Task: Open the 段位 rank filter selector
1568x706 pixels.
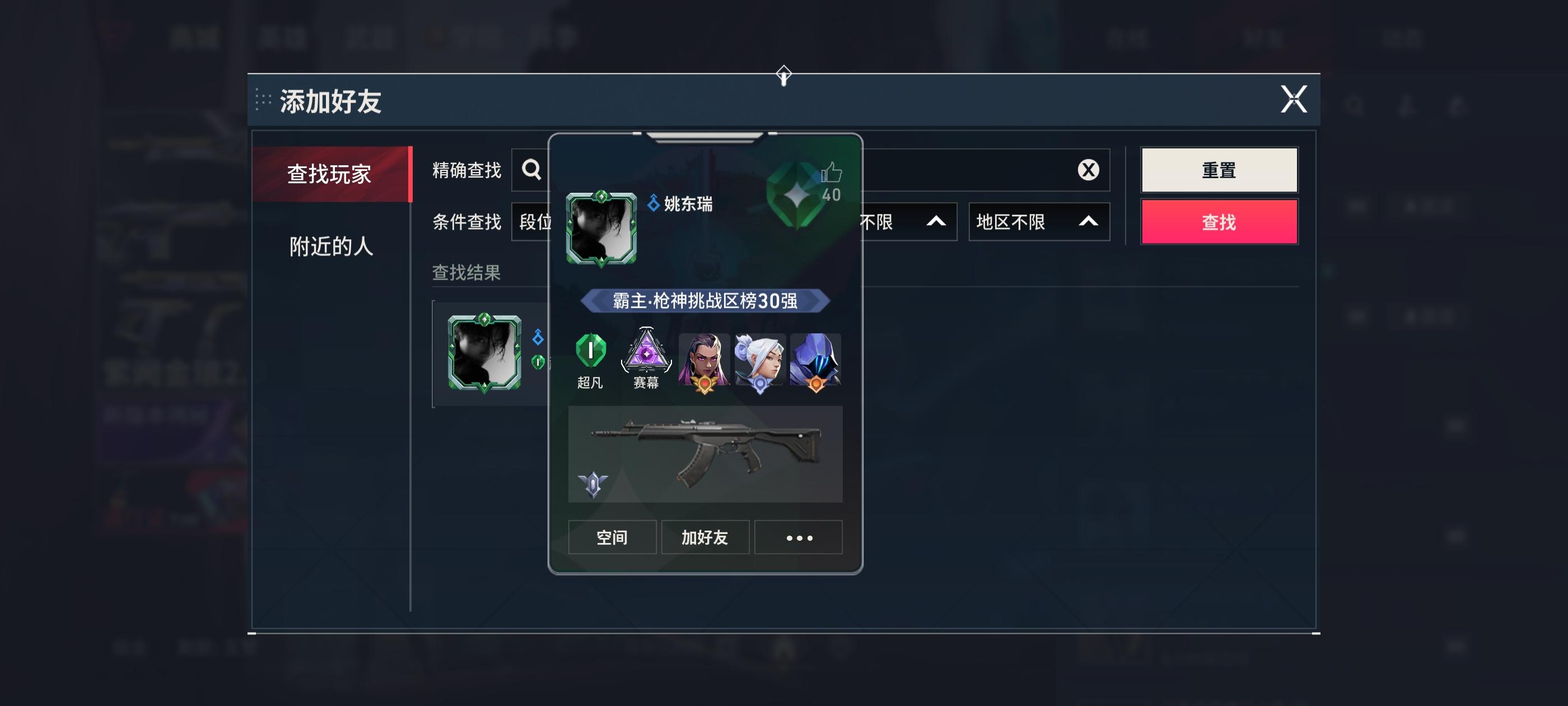Action: coord(536,222)
